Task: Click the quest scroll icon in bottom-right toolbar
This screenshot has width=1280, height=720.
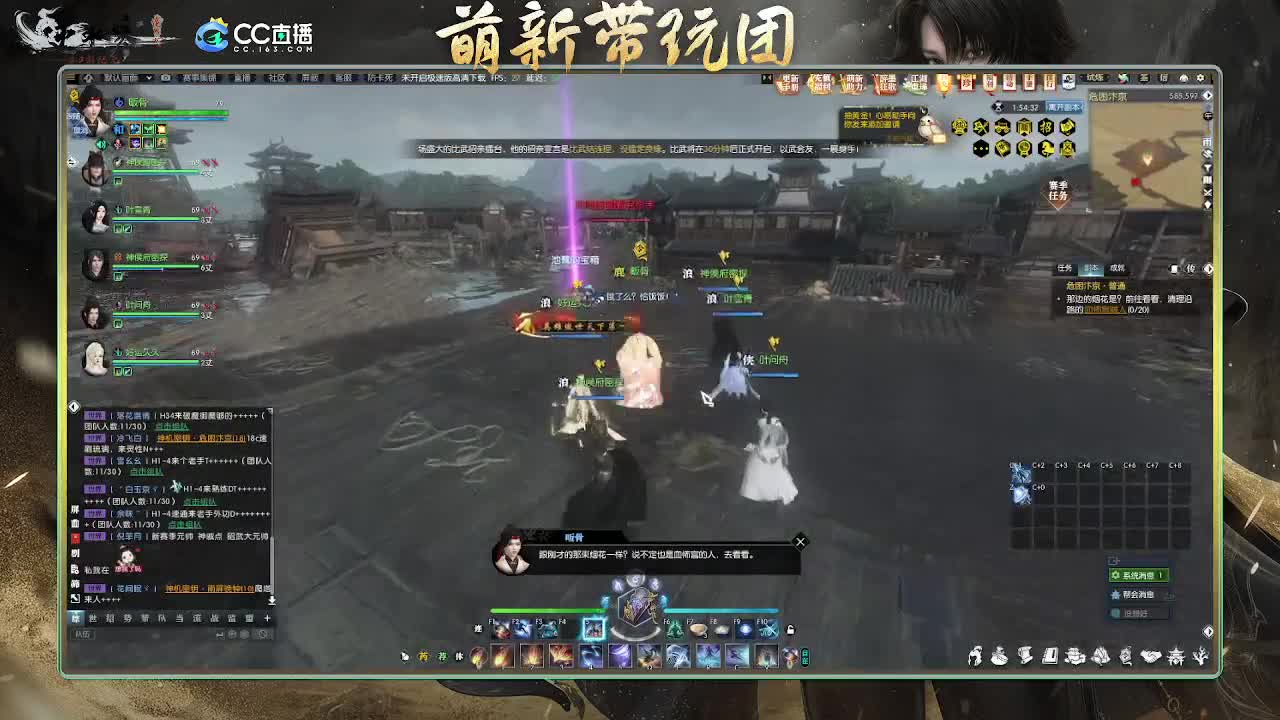Action: point(1025,656)
